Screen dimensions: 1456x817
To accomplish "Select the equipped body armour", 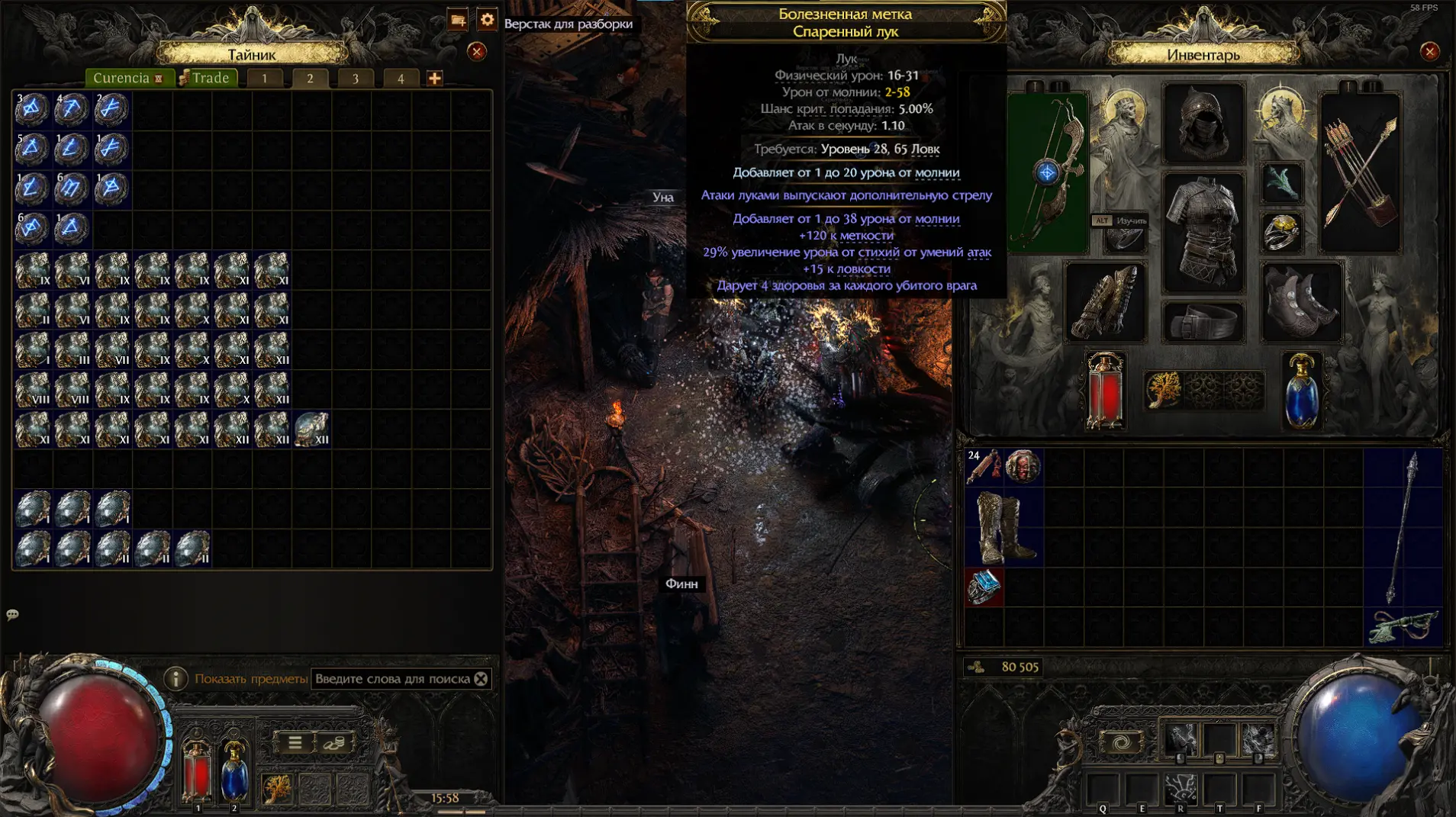I will (x=1203, y=231).
